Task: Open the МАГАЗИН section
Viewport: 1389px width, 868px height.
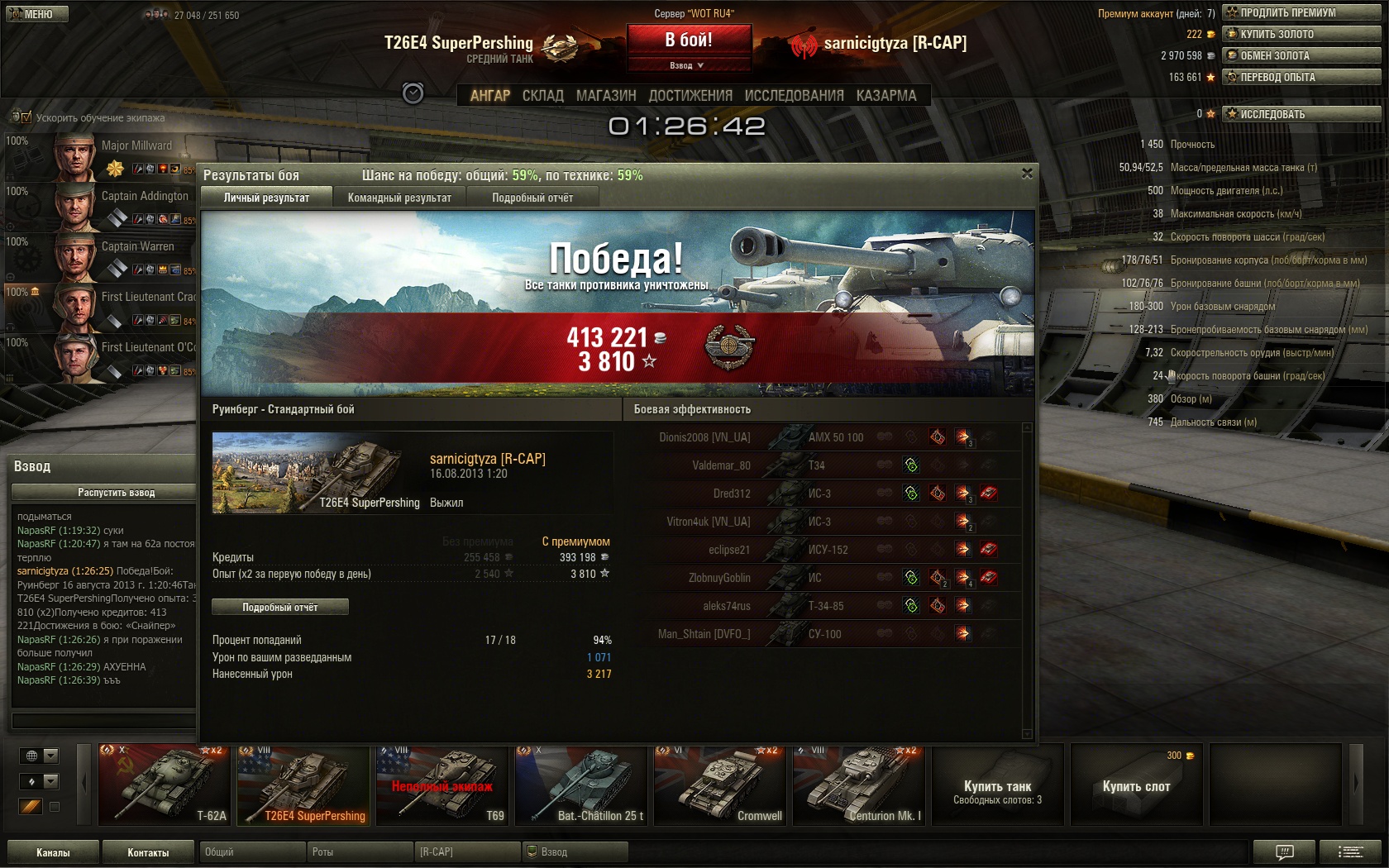Action: tap(606, 96)
